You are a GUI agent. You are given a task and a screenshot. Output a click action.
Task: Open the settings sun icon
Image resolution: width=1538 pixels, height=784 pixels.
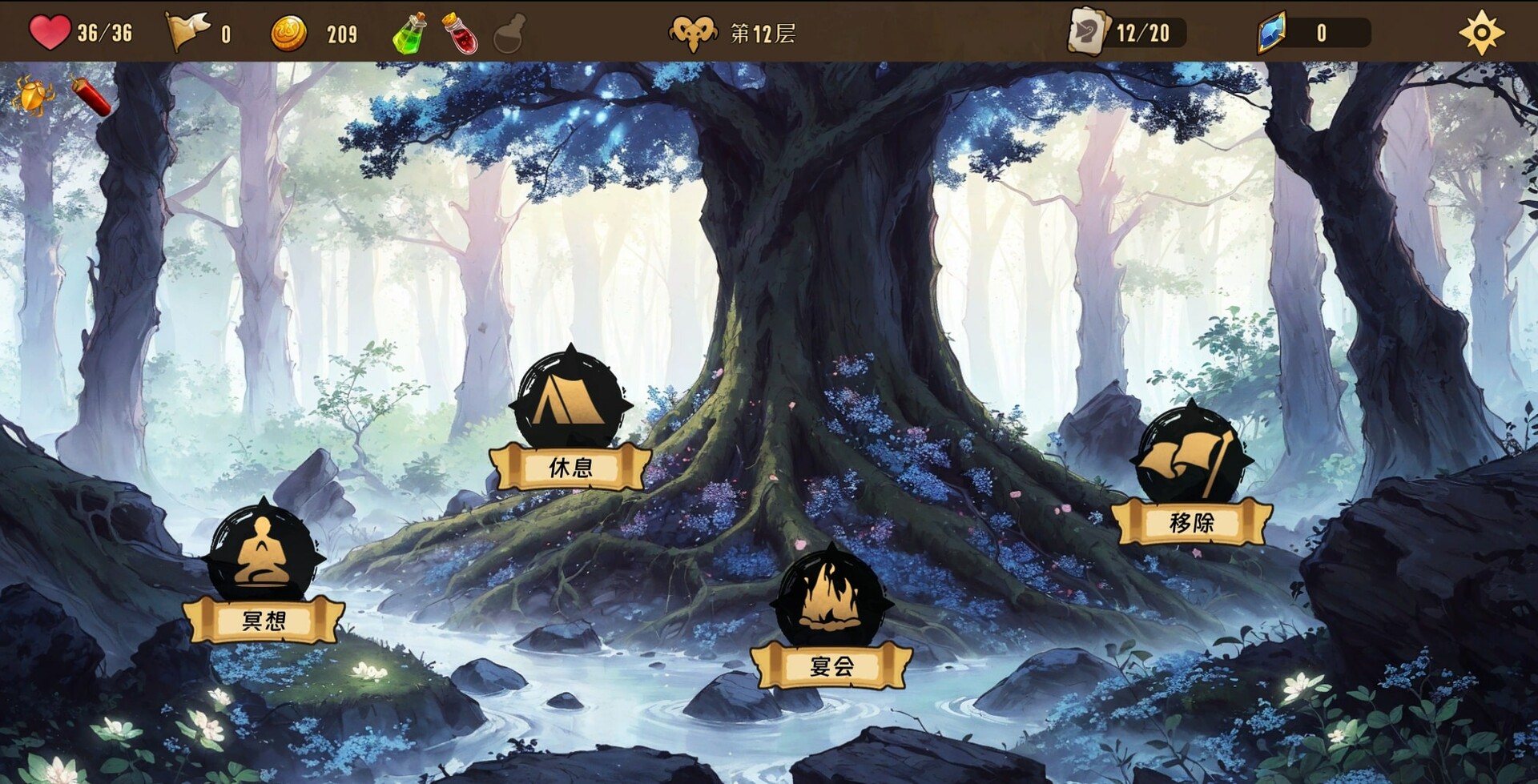[1483, 32]
